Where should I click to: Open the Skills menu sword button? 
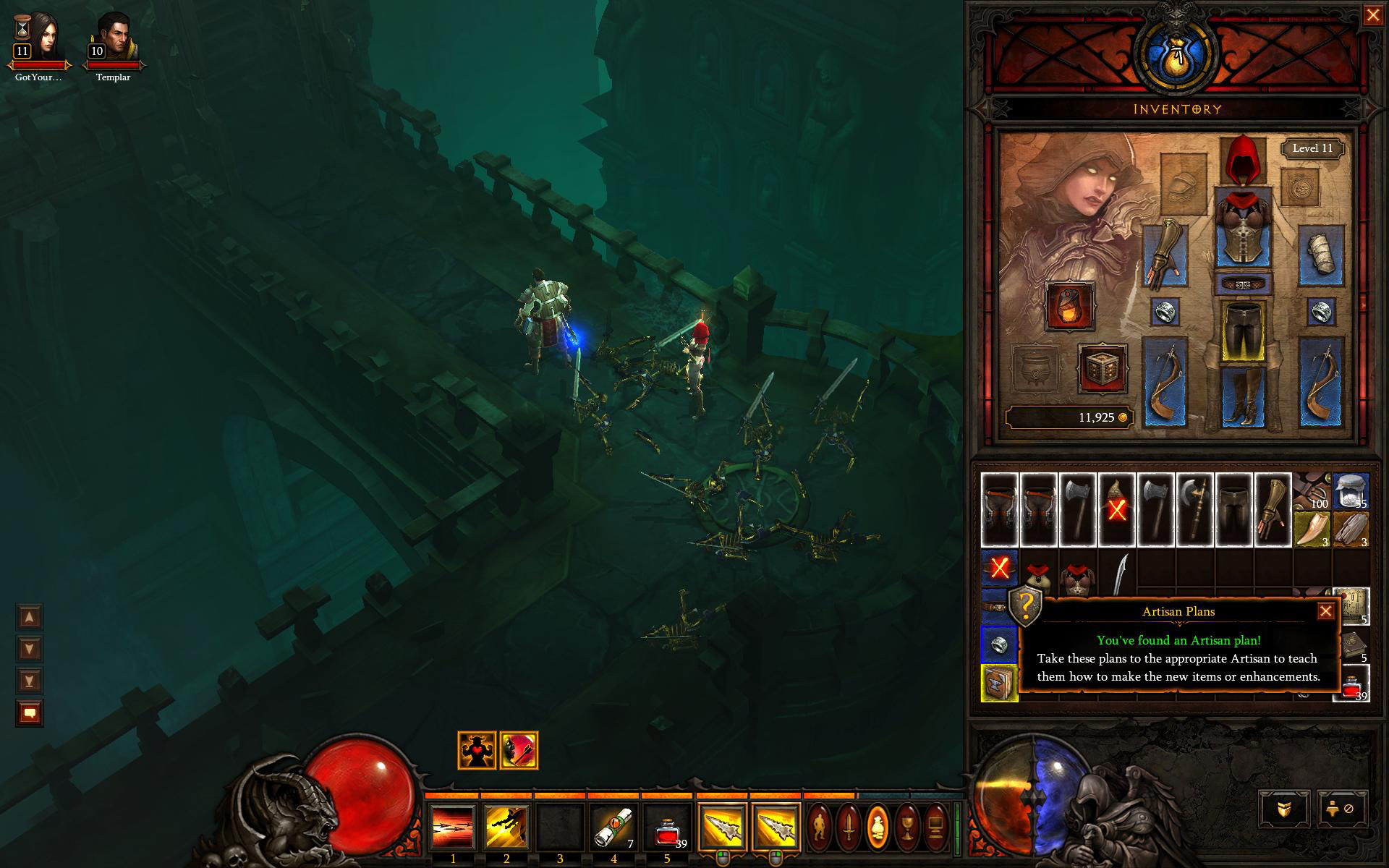849,826
